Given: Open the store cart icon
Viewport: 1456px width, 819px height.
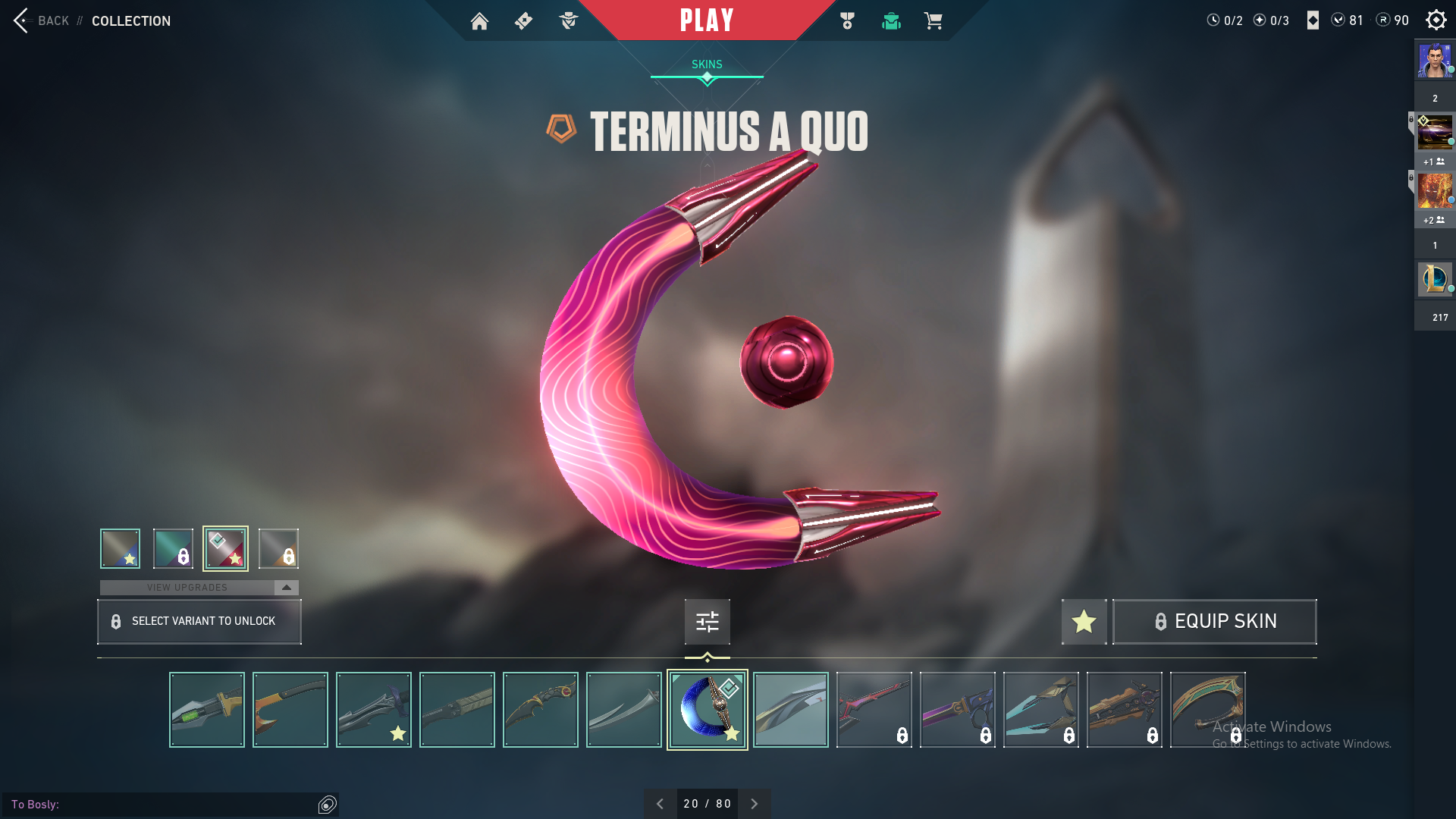Looking at the screenshot, I should coord(933,21).
